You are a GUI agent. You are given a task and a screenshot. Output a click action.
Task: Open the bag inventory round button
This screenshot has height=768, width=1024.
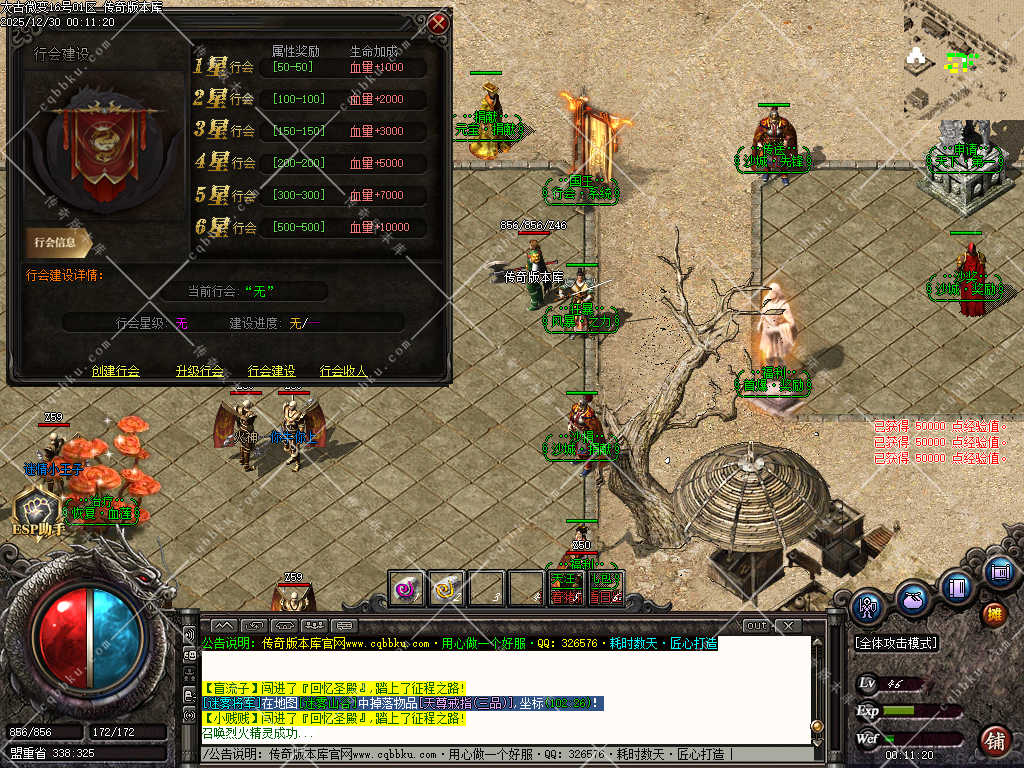(913, 598)
